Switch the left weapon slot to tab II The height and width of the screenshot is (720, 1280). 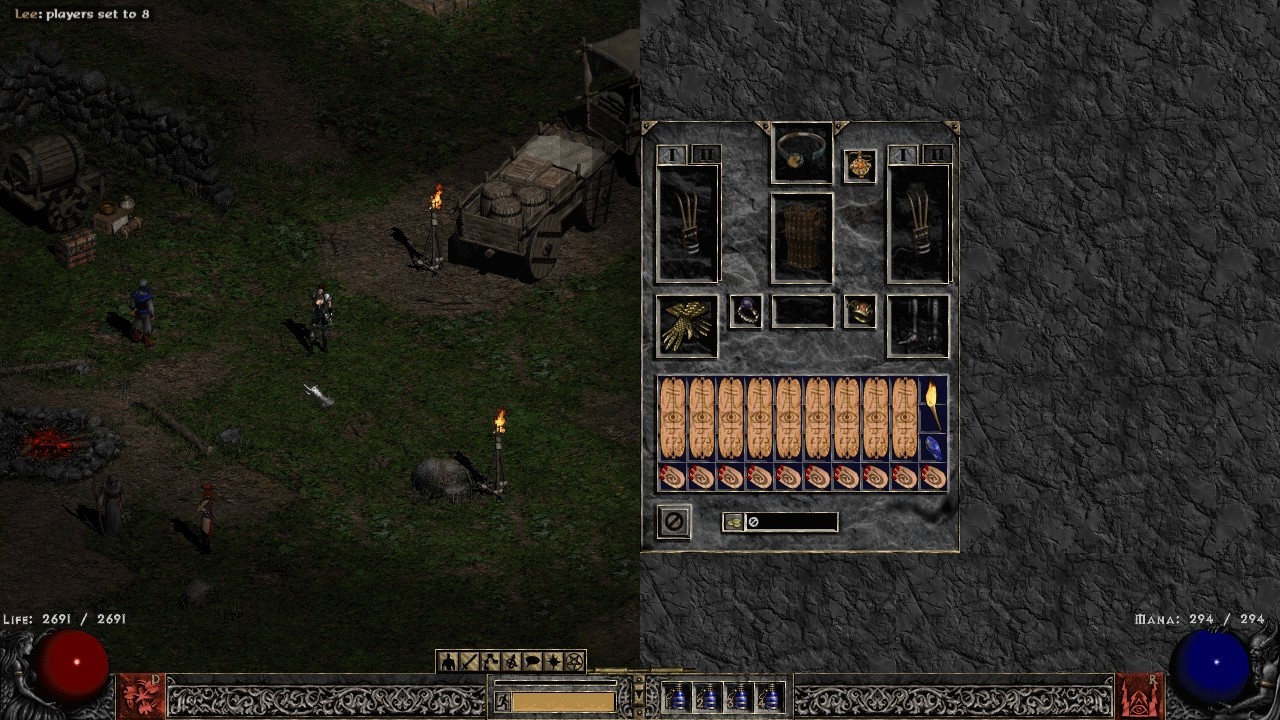click(x=706, y=155)
